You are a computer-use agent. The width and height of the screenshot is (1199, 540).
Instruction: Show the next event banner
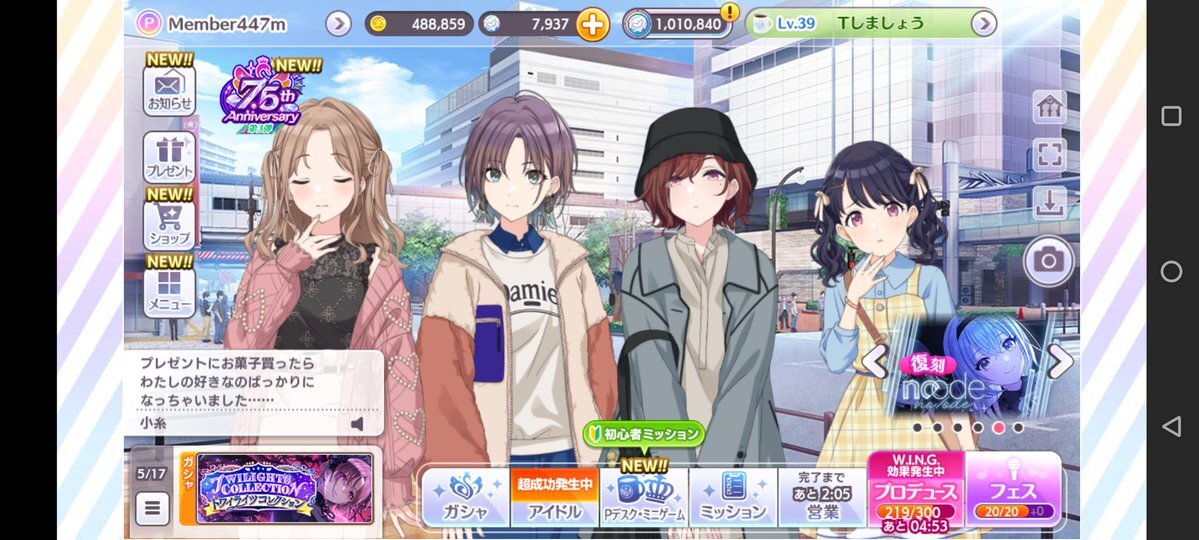pos(1060,362)
